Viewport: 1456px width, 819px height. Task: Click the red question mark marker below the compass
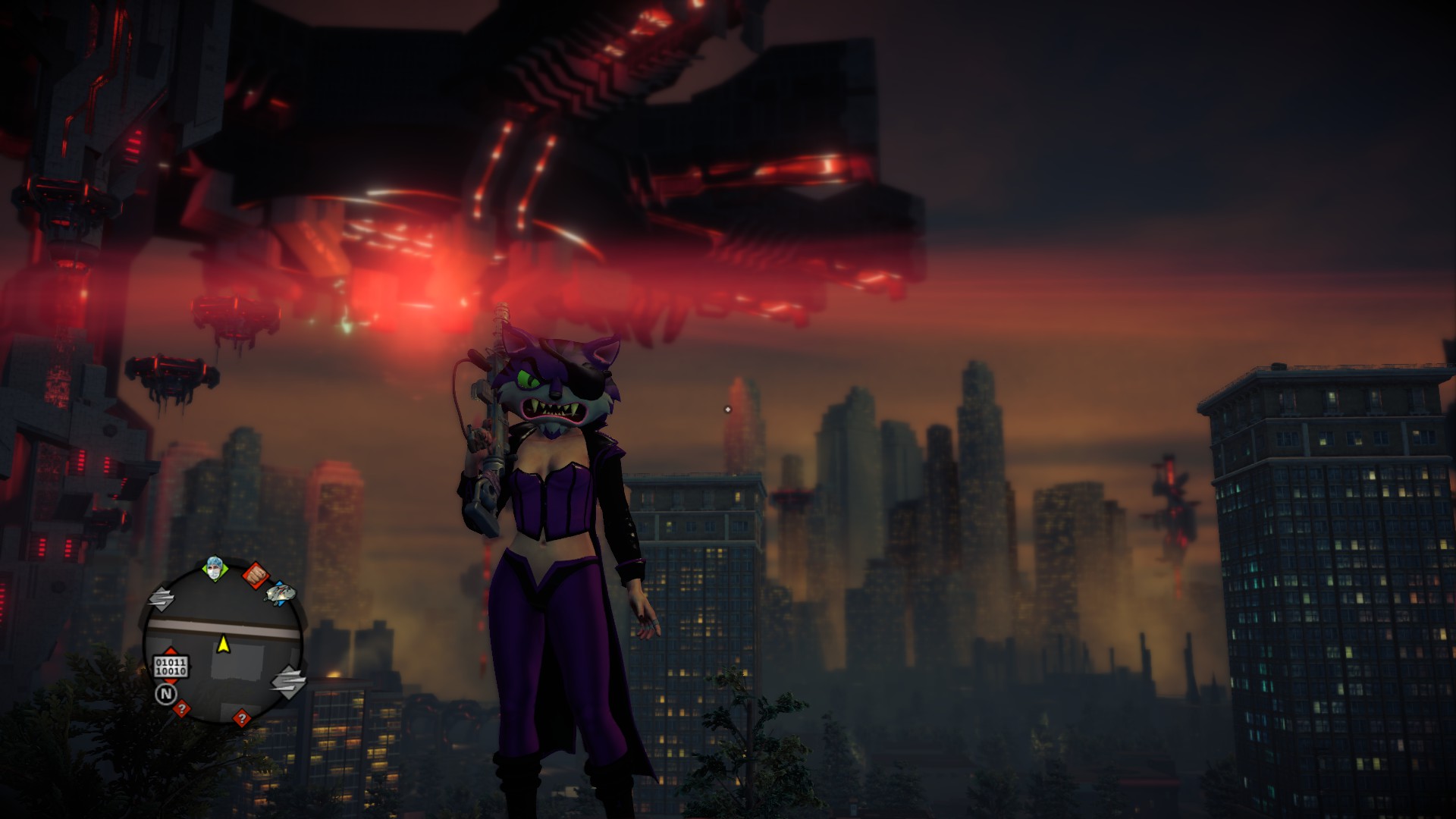(181, 708)
